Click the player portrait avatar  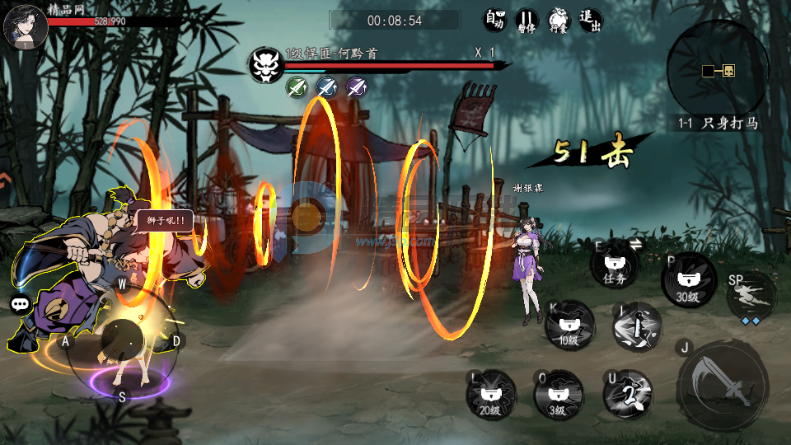24,24
